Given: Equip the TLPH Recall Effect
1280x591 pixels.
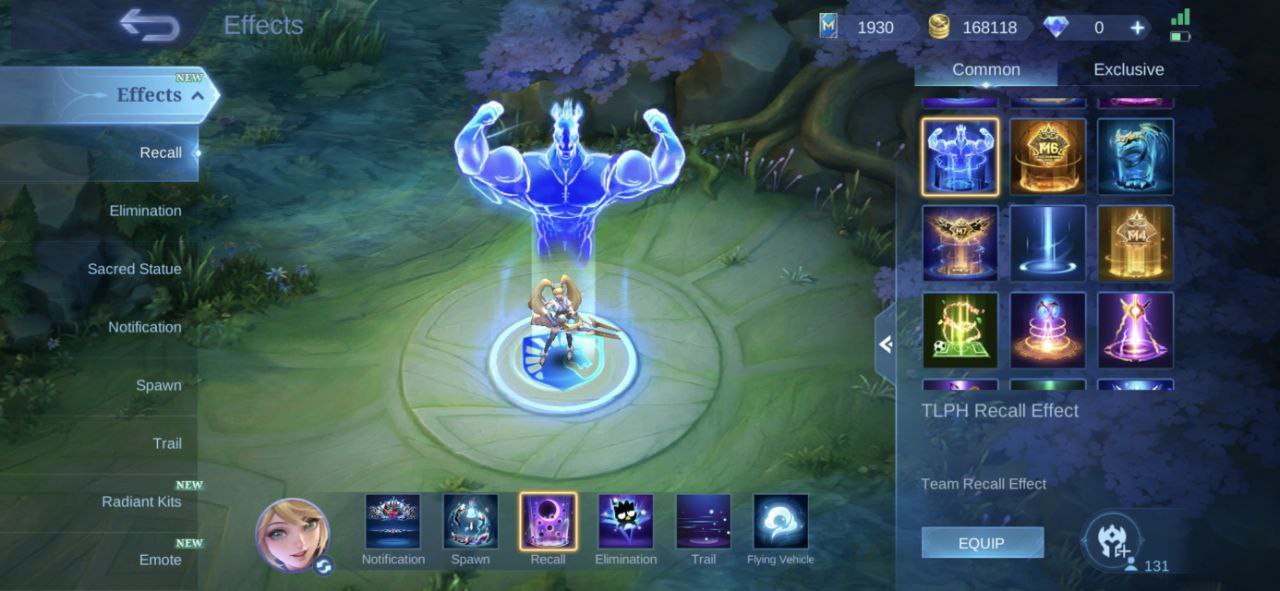Looking at the screenshot, I should [981, 543].
